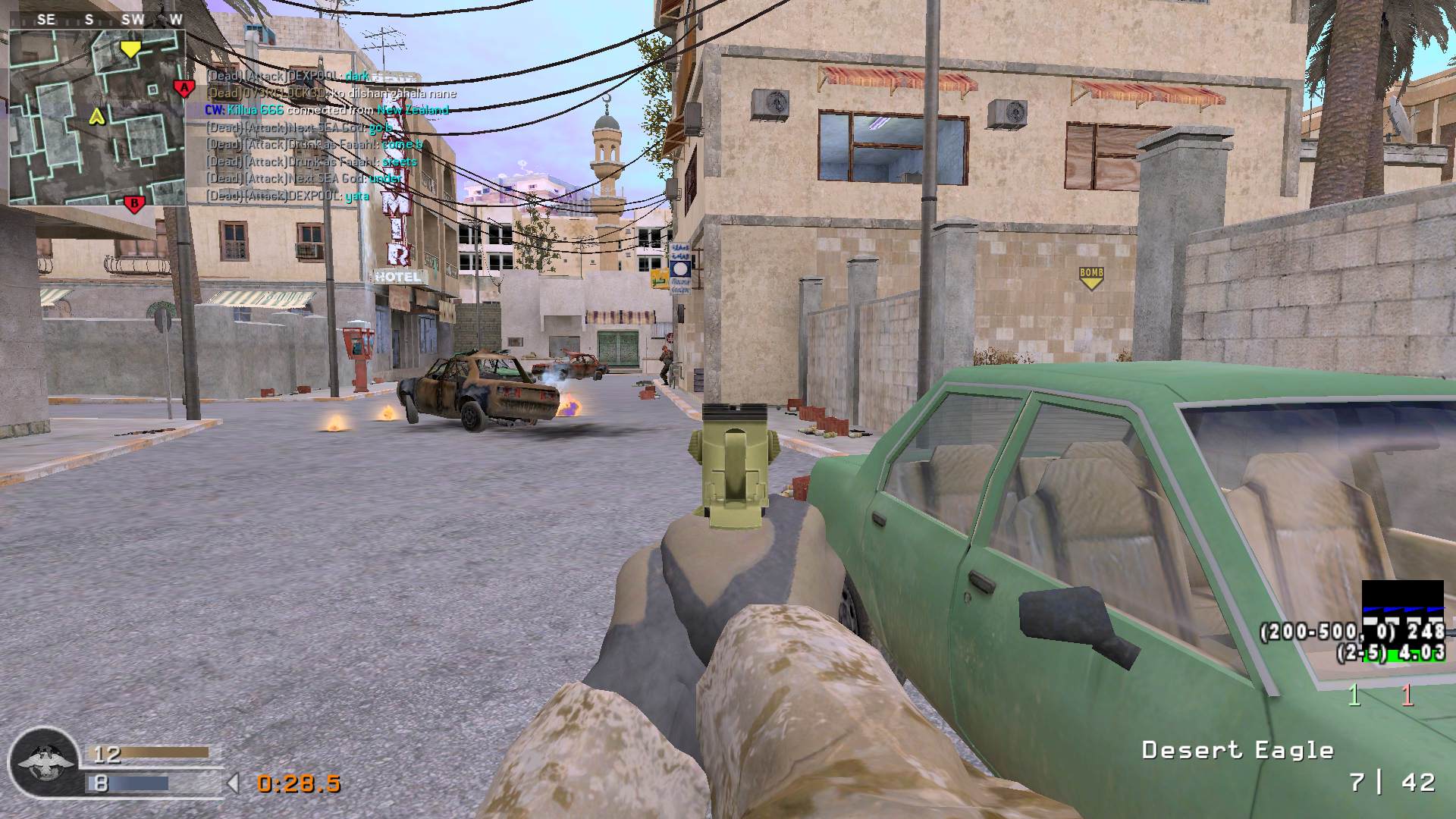Viewport: 1456px width, 819px height.
Task: Select bomb site B marker on minimap
Action: point(134,203)
